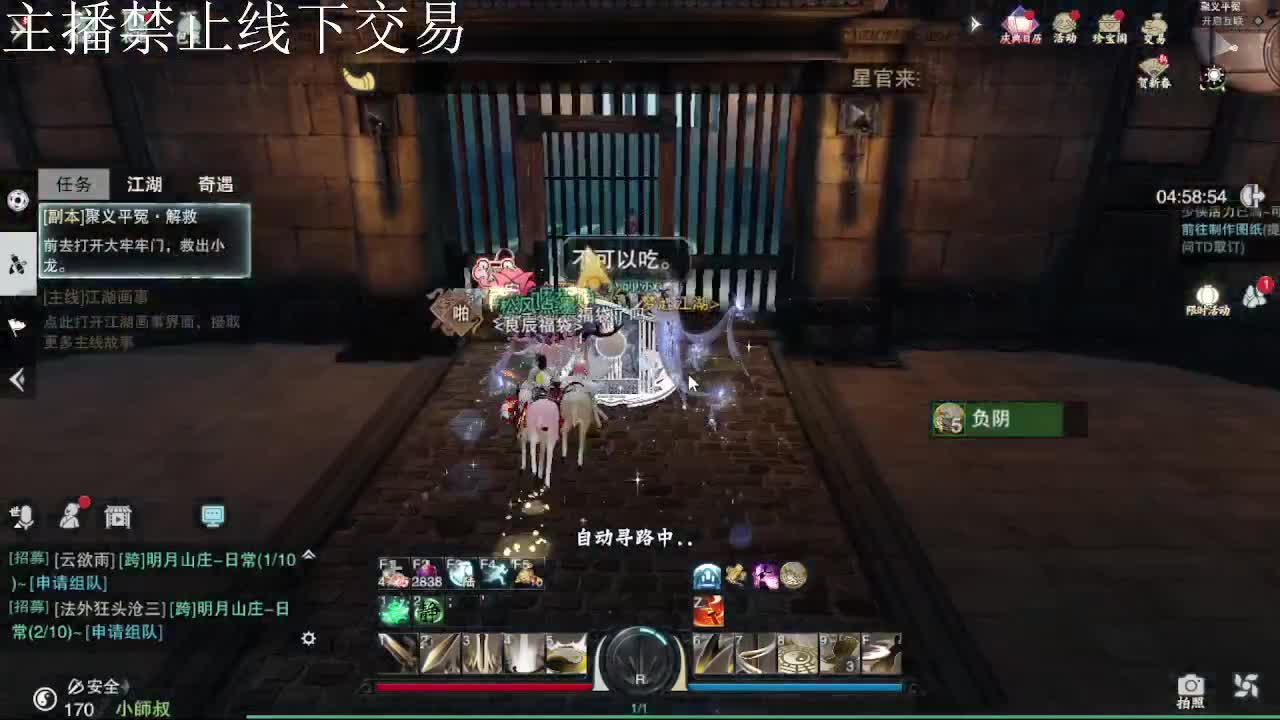
Task: Open the 庆典日历 celebration calendar
Action: [x=1020, y=25]
